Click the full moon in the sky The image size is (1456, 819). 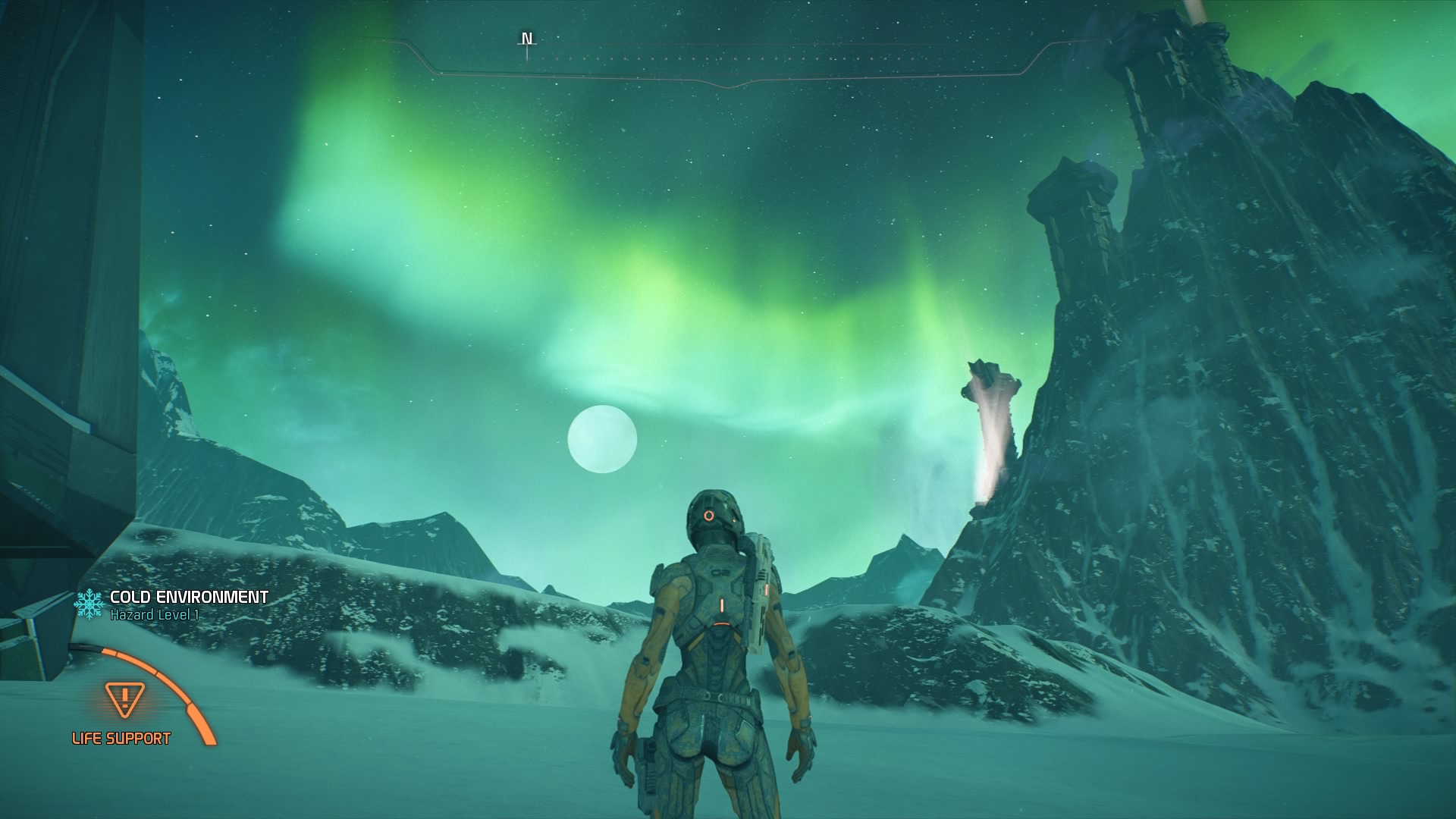click(x=601, y=440)
